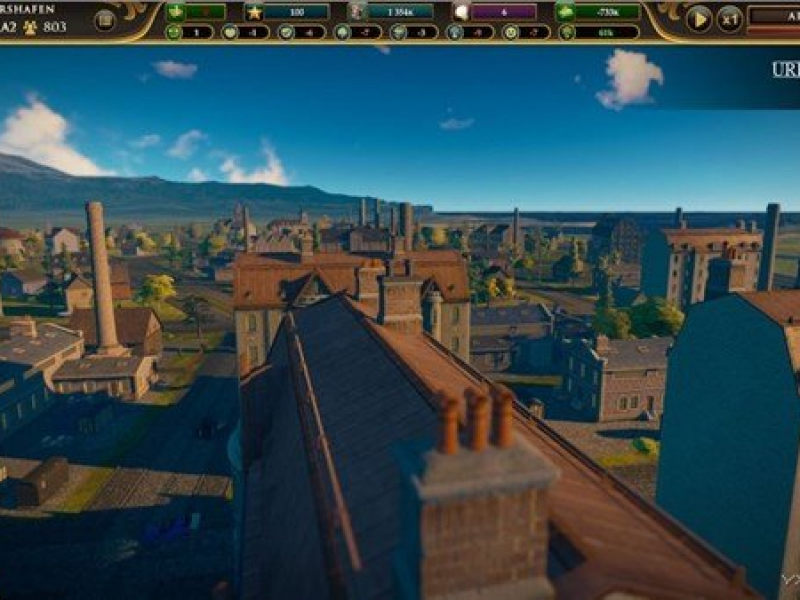
Task: Select the portrait icon beside 1 354k
Action: tap(357, 12)
